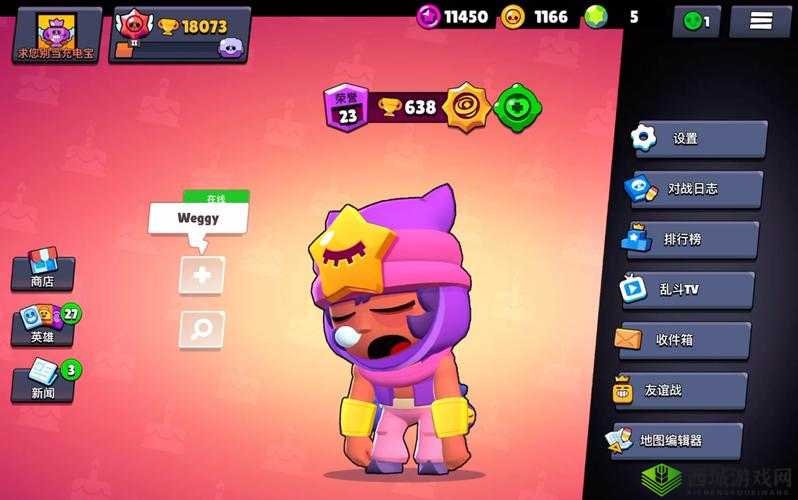
Task: Open 设置 (Settings) menu entry
Action: click(701, 139)
